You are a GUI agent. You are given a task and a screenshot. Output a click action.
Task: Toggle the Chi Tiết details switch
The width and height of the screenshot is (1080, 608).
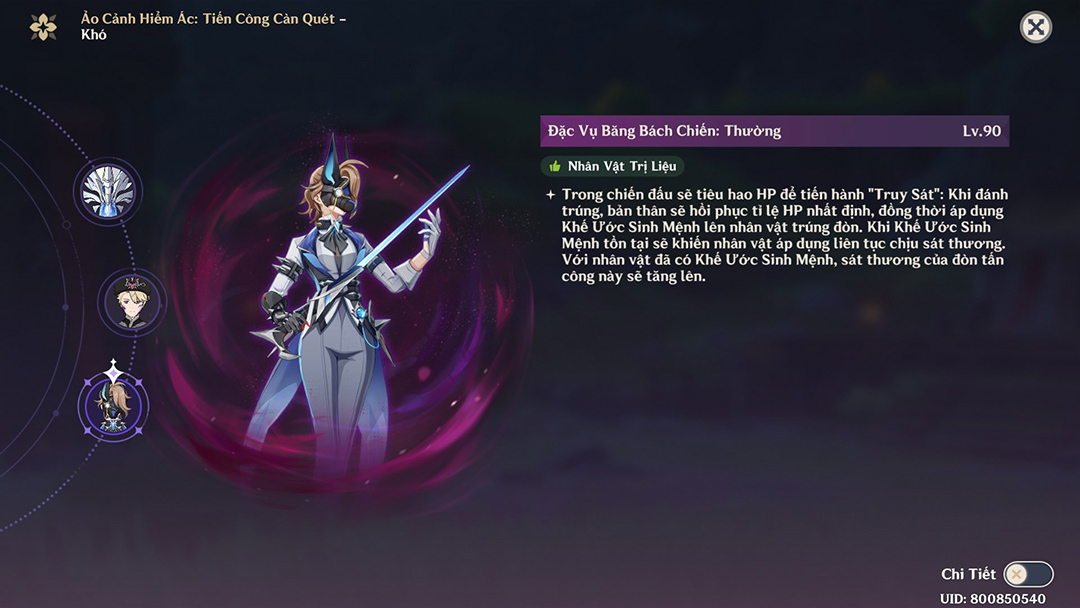pyautogui.click(x=1028, y=574)
